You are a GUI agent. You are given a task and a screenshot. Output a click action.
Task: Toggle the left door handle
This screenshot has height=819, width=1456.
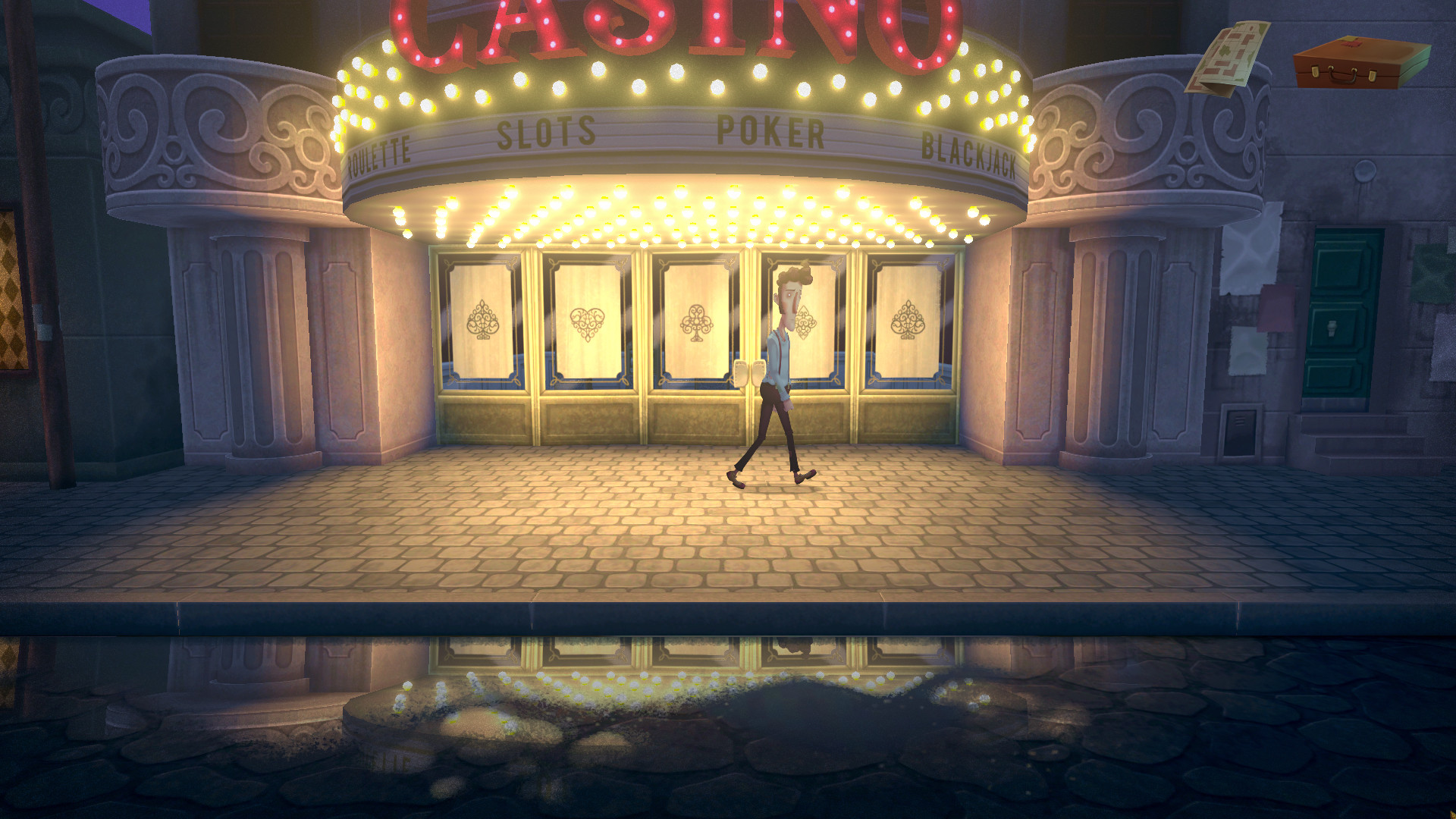pos(740,374)
